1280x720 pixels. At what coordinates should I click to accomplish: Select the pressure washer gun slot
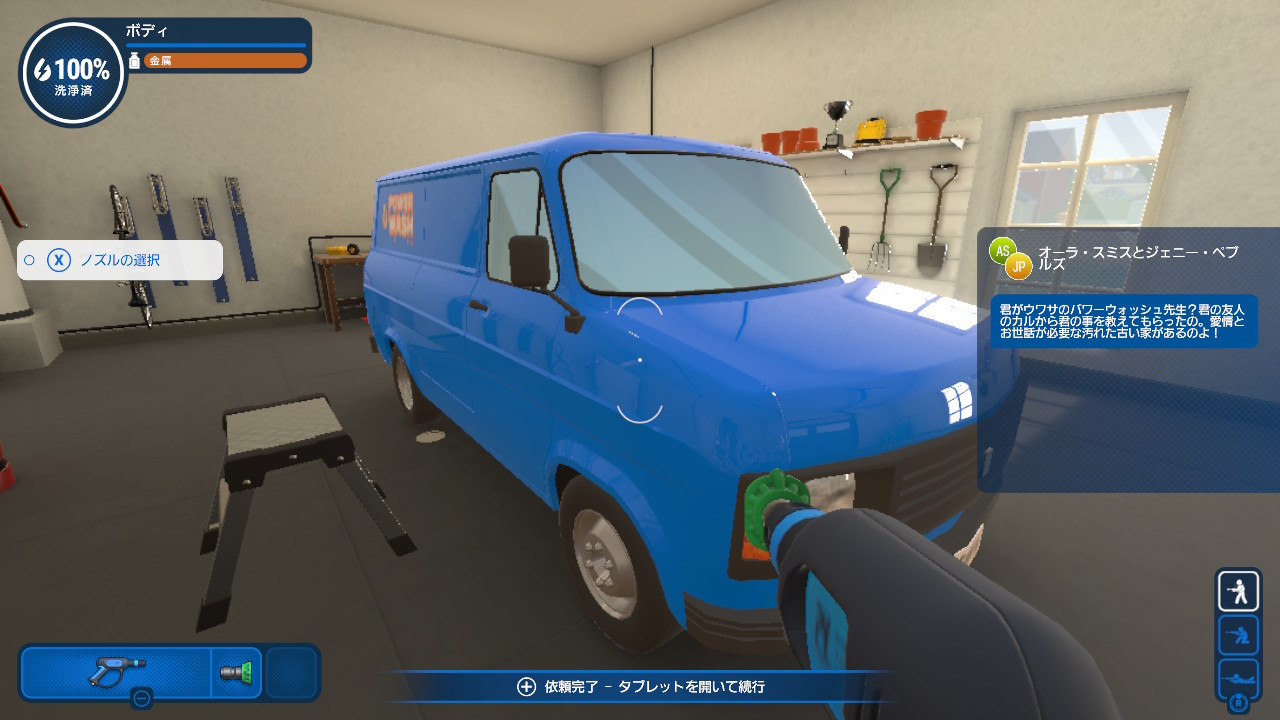(116, 671)
